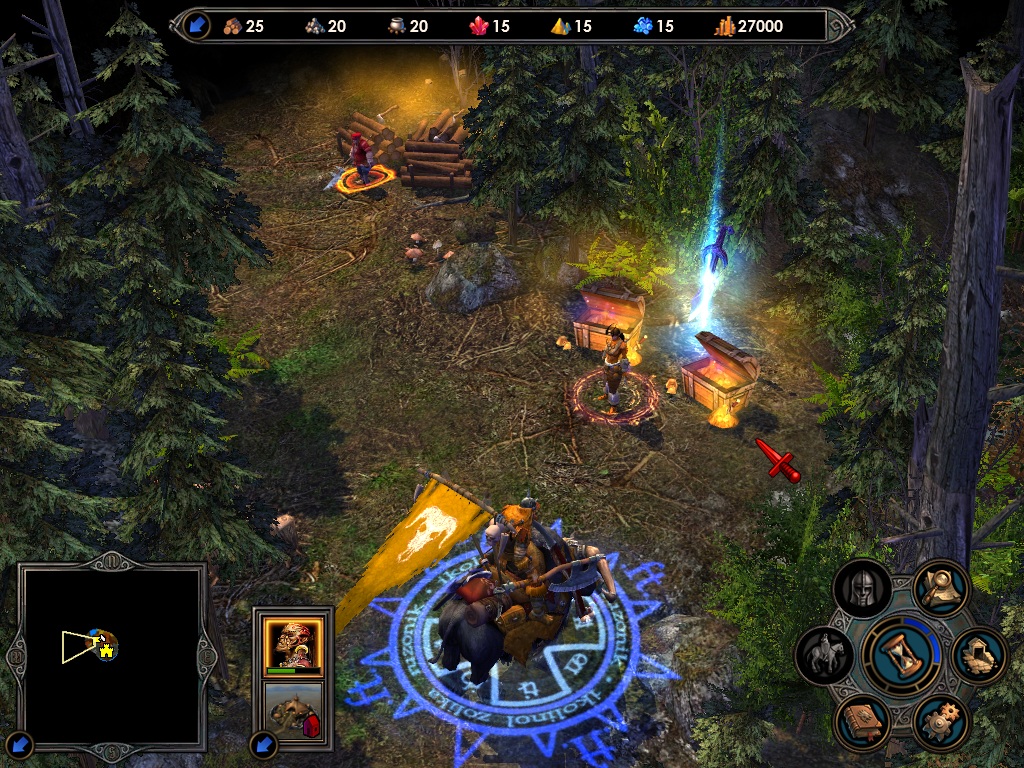Select the mounted knight move hero button
Viewport: 1024px width, 768px height.
click(x=825, y=657)
